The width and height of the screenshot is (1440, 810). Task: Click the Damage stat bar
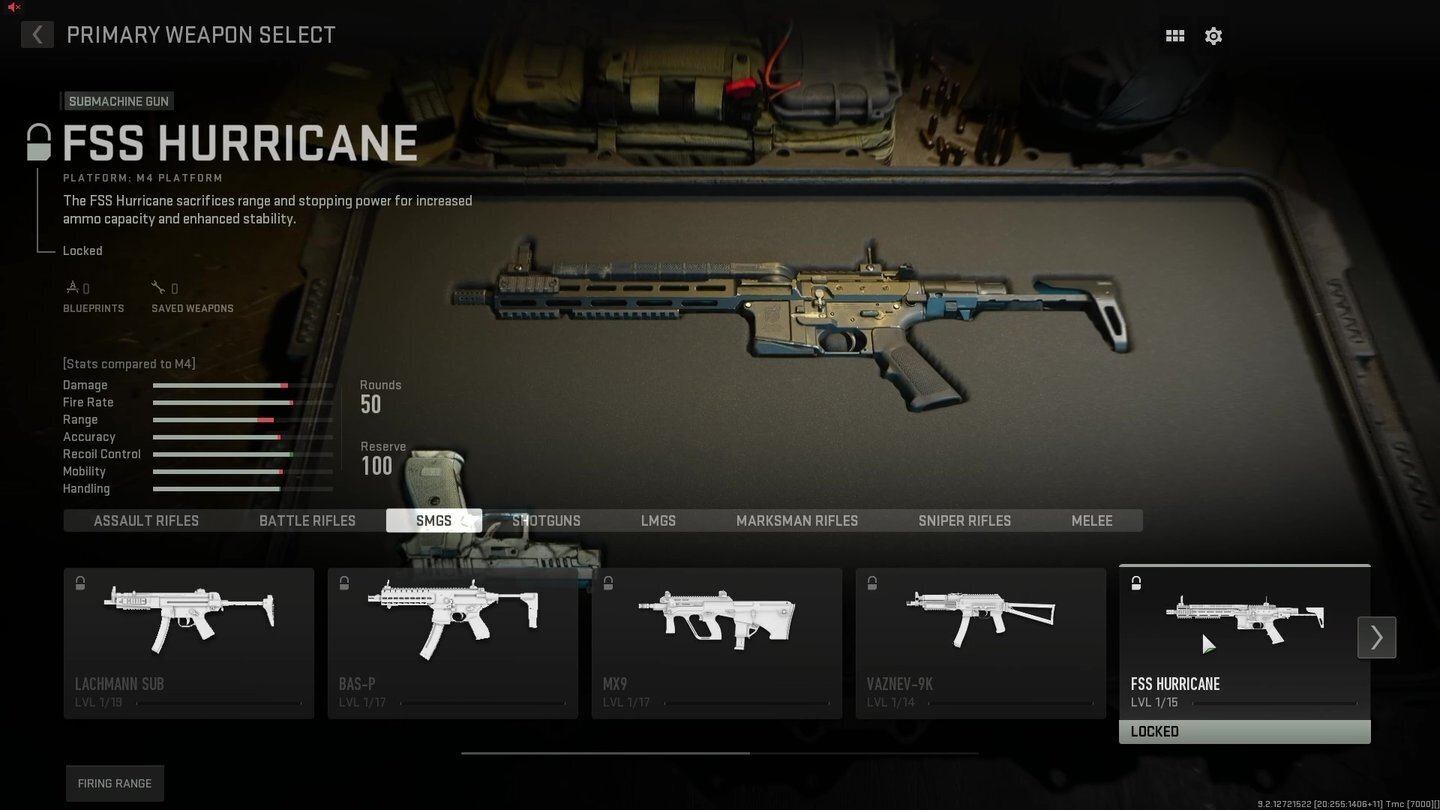[x=242, y=385]
